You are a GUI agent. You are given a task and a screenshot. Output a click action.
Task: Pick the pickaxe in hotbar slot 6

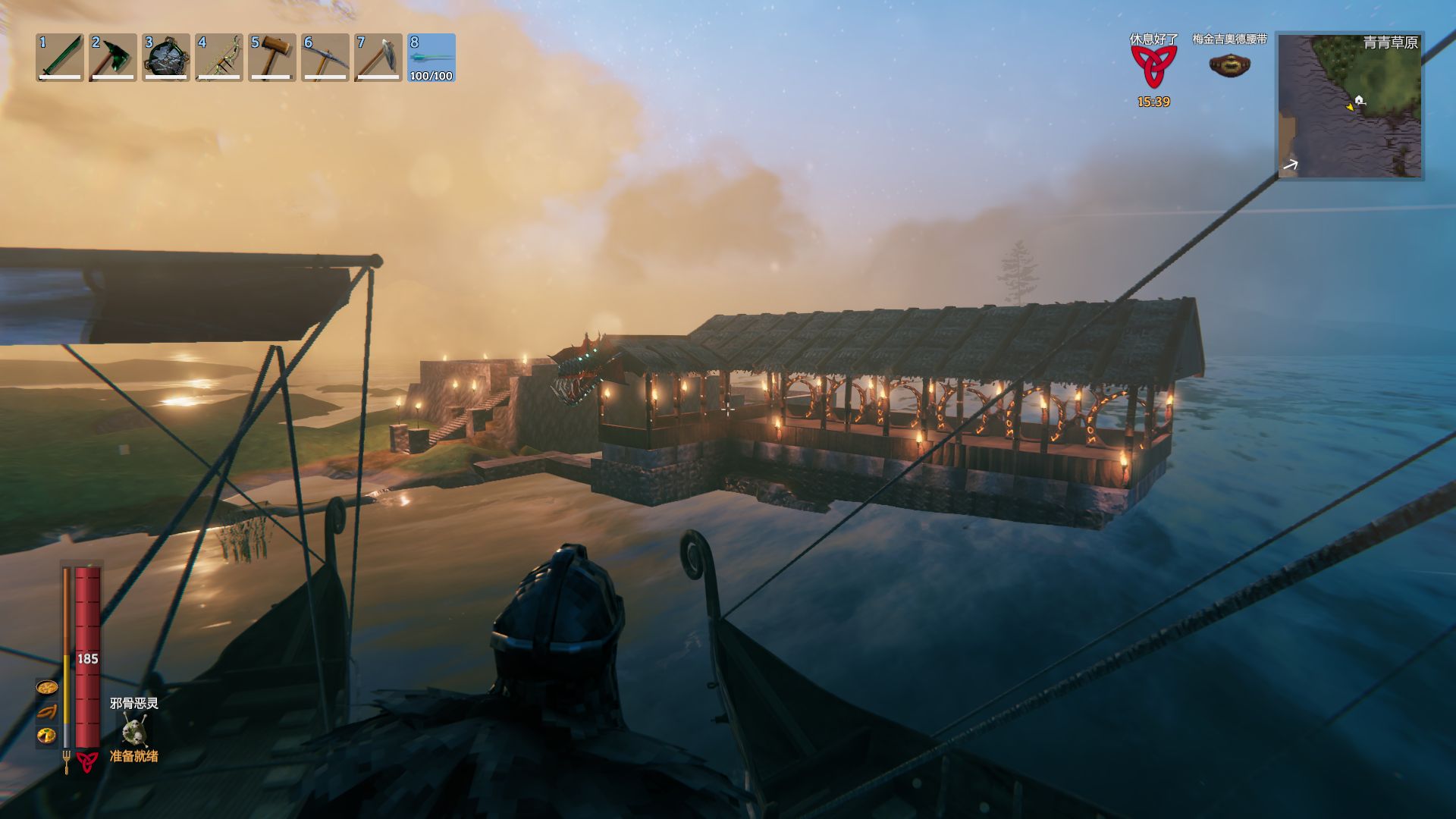point(325,58)
